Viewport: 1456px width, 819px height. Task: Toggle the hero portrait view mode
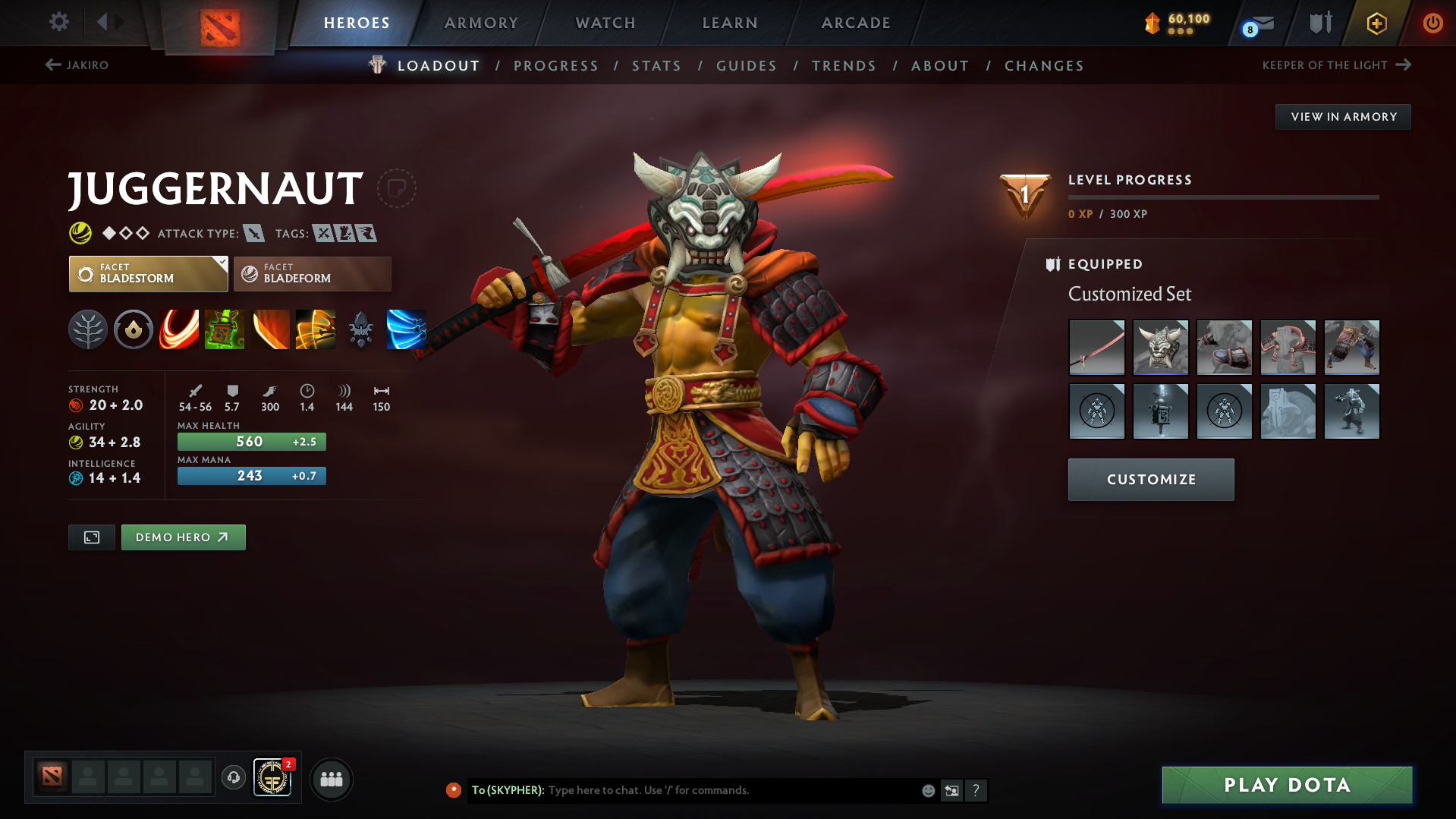[91, 537]
